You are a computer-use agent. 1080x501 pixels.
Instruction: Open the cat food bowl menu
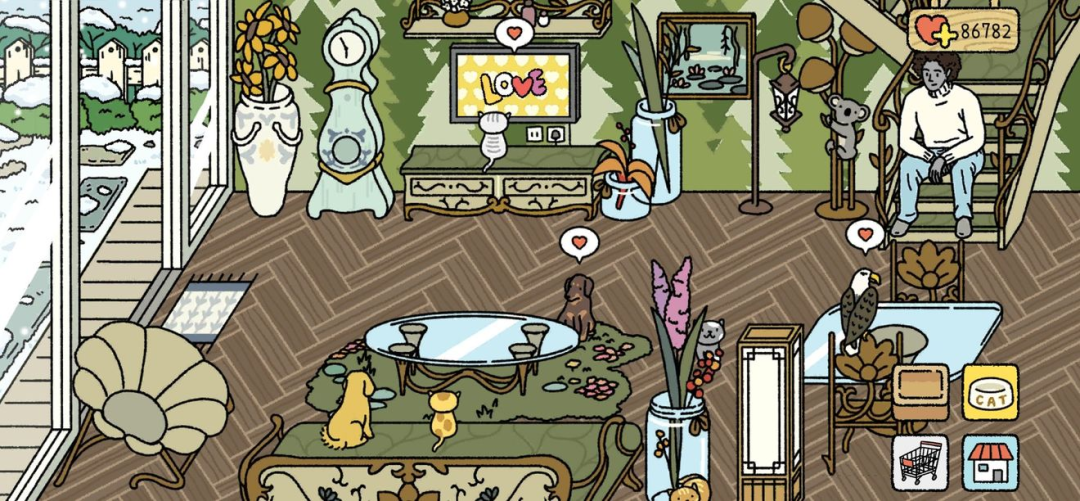pyautogui.click(x=990, y=391)
